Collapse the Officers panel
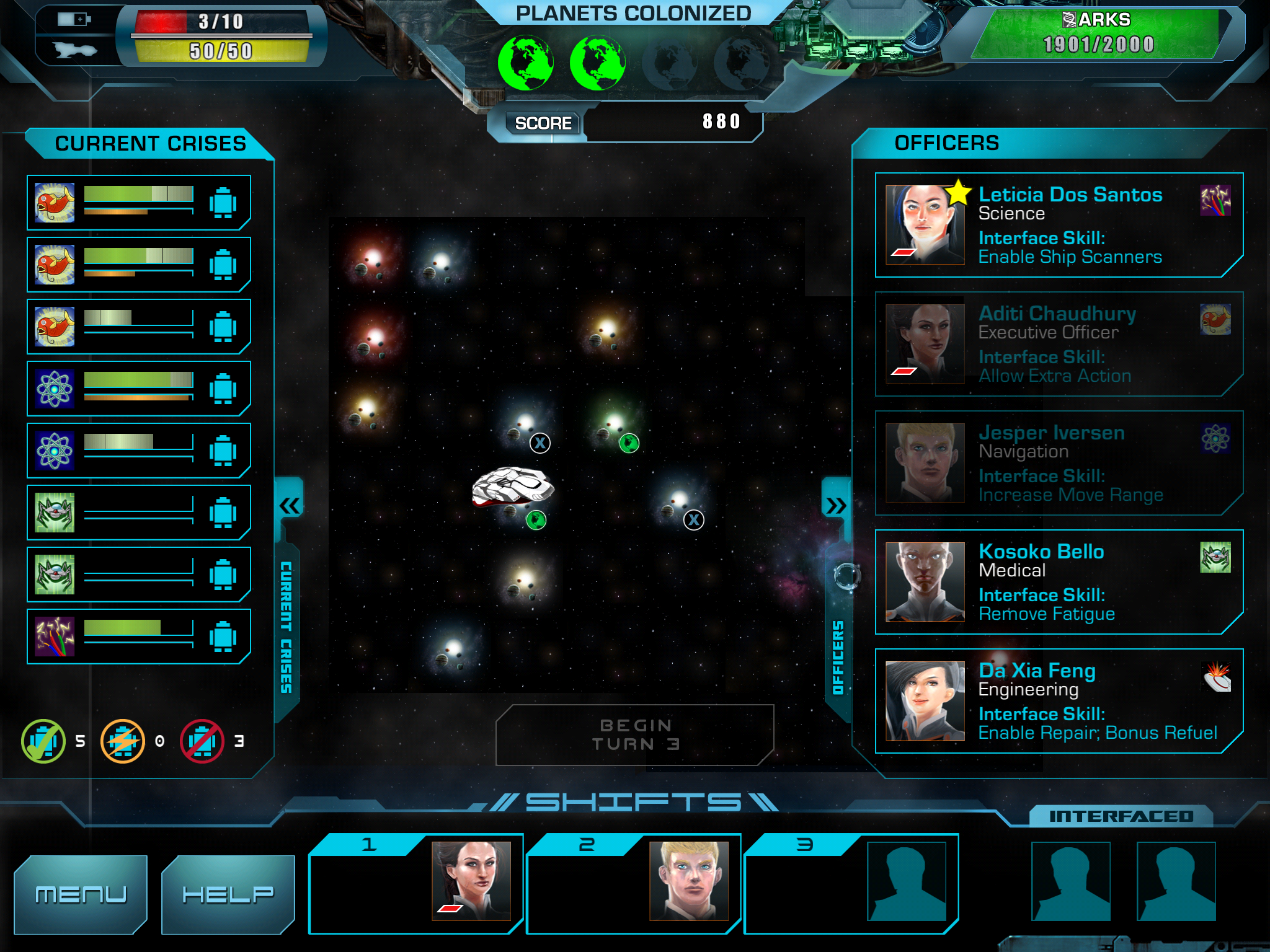 [x=835, y=506]
